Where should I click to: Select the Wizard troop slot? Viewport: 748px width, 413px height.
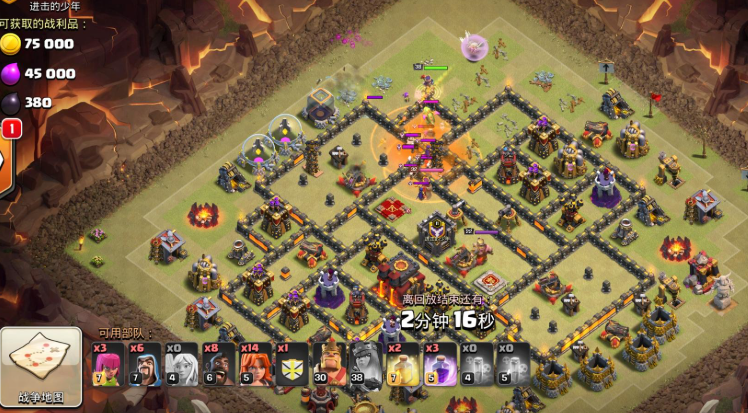pyautogui.click(x=145, y=364)
